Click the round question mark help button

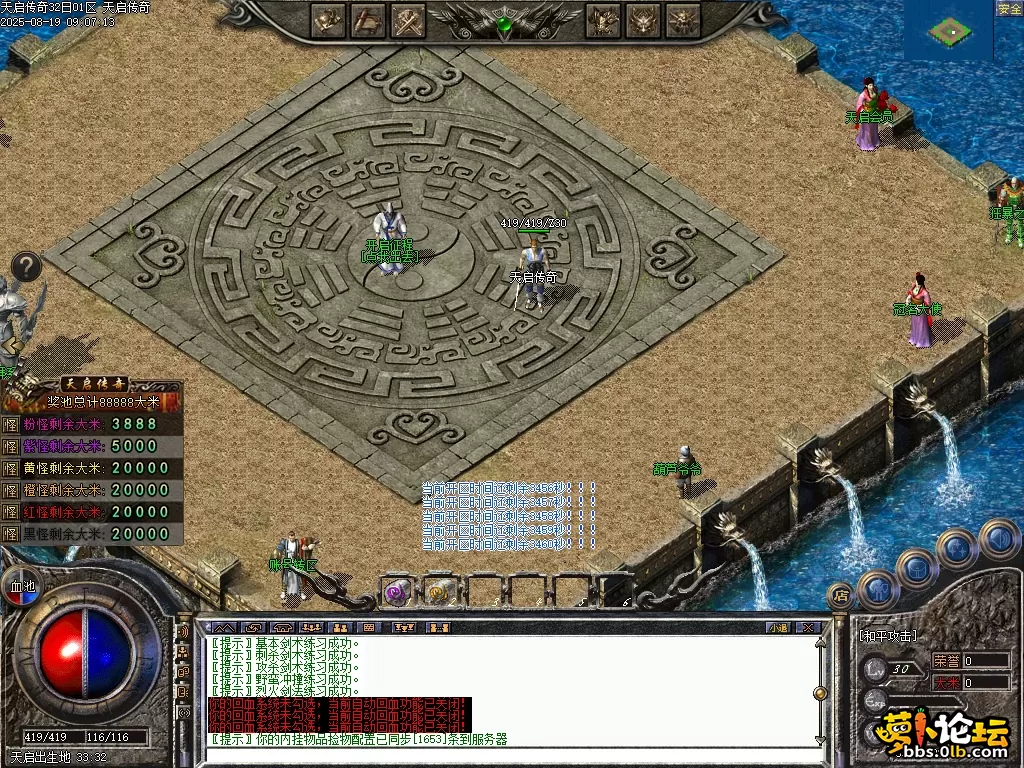click(x=26, y=266)
